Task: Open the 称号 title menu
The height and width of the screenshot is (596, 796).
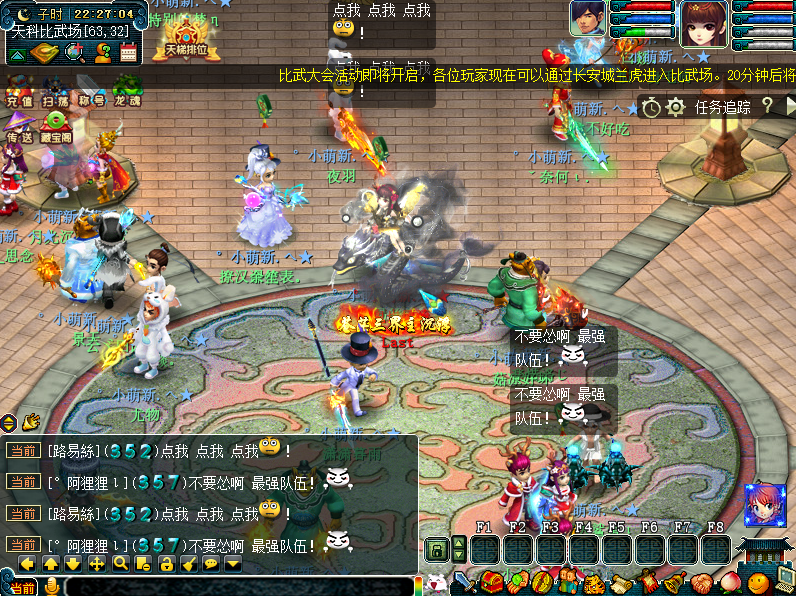Action: 93,89
